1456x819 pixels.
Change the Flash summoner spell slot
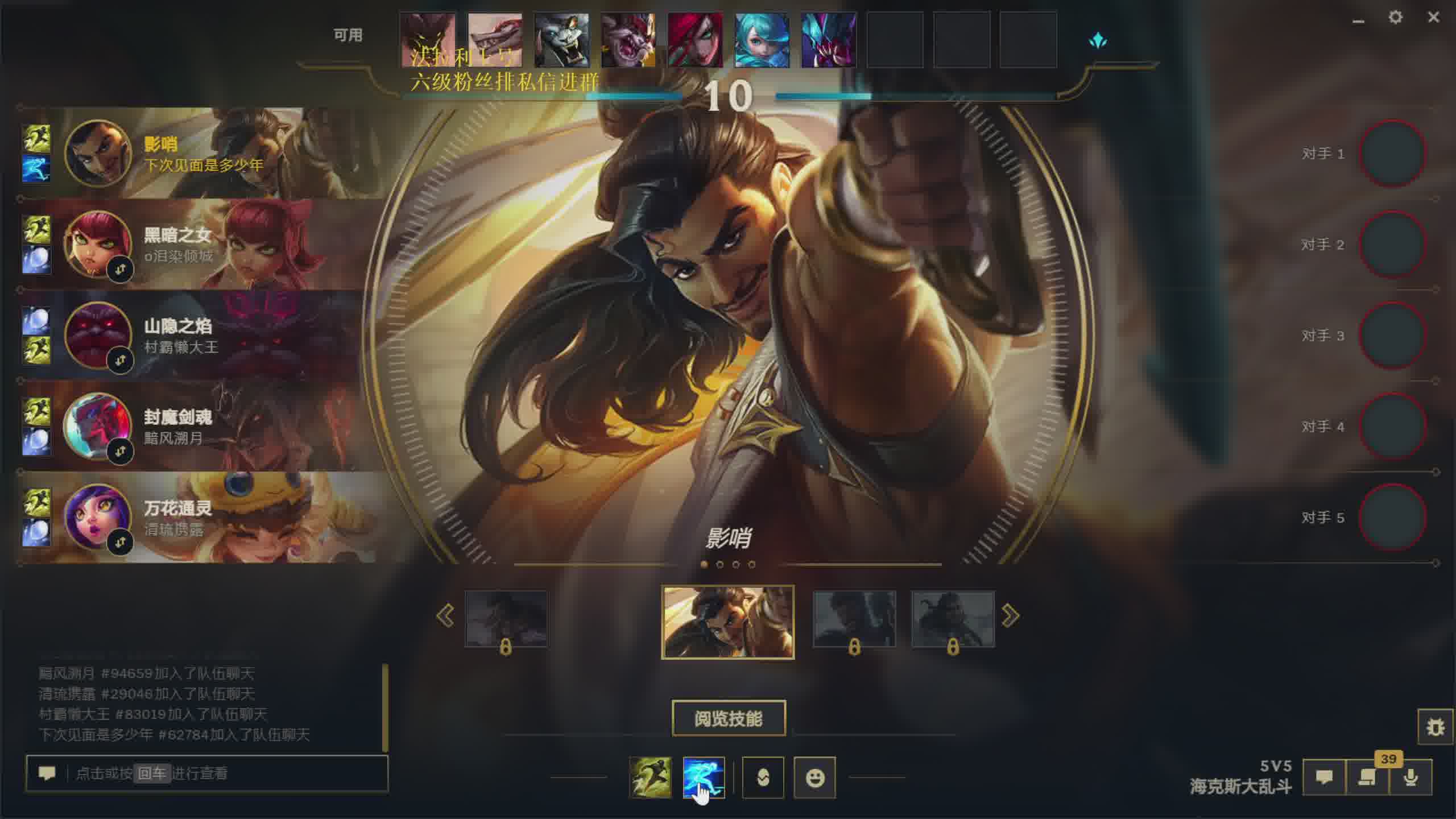[651, 777]
